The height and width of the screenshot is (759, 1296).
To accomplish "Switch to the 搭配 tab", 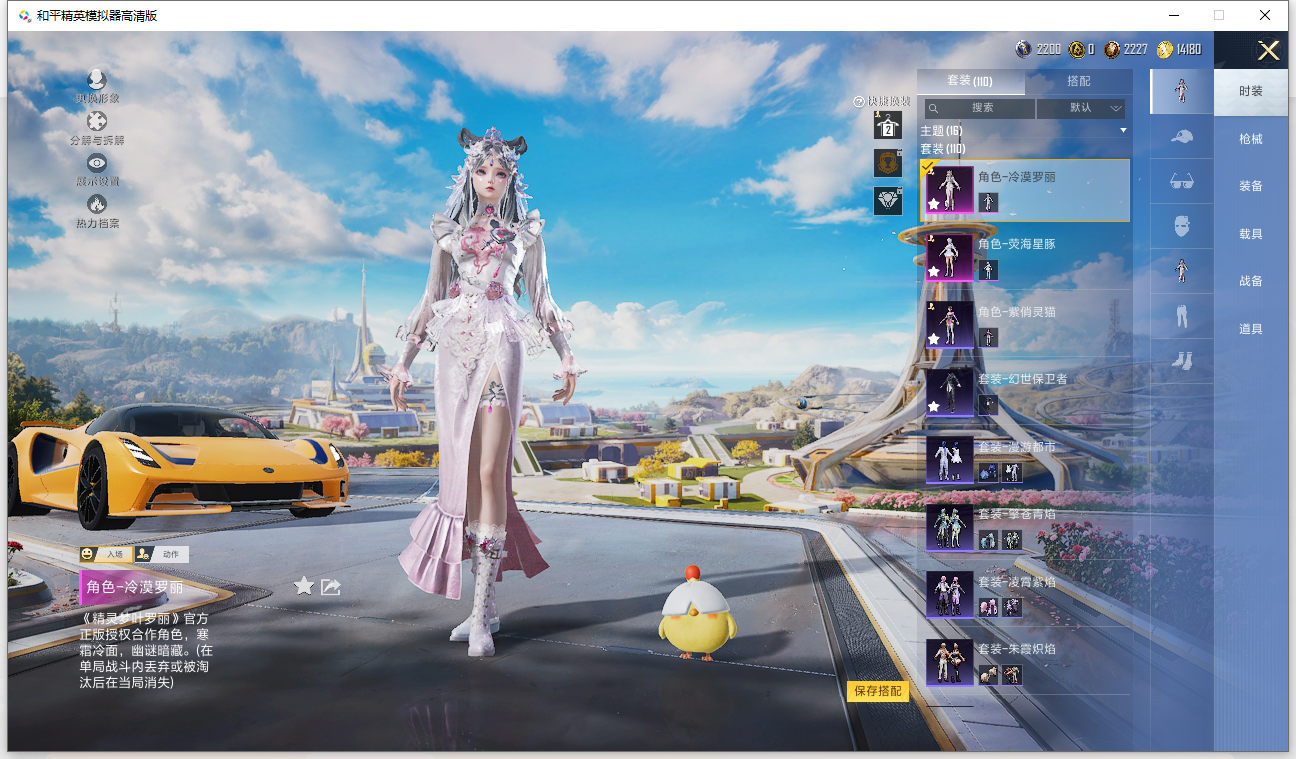I will [1079, 81].
